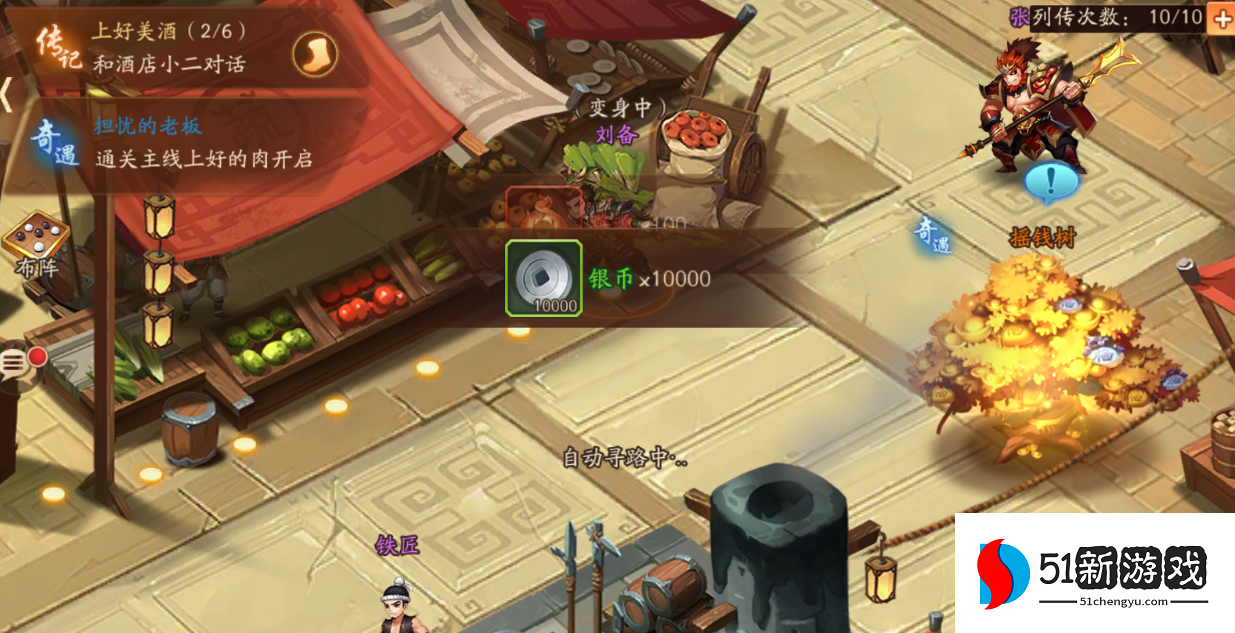Viewport: 1235px width, 633px height.
Task: Tap the blue exclamation quest bubble
Action: click(1051, 183)
